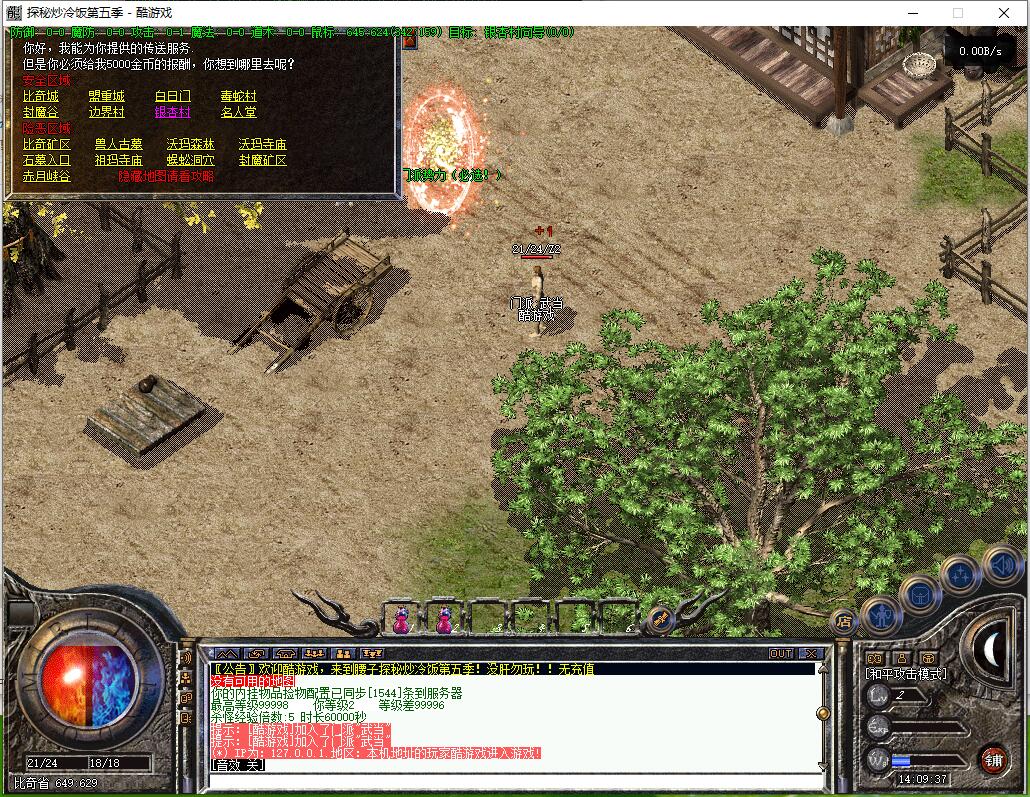Screen dimensions: 1030x797
Task: Choose the 盟重城 destination
Action: [106, 96]
